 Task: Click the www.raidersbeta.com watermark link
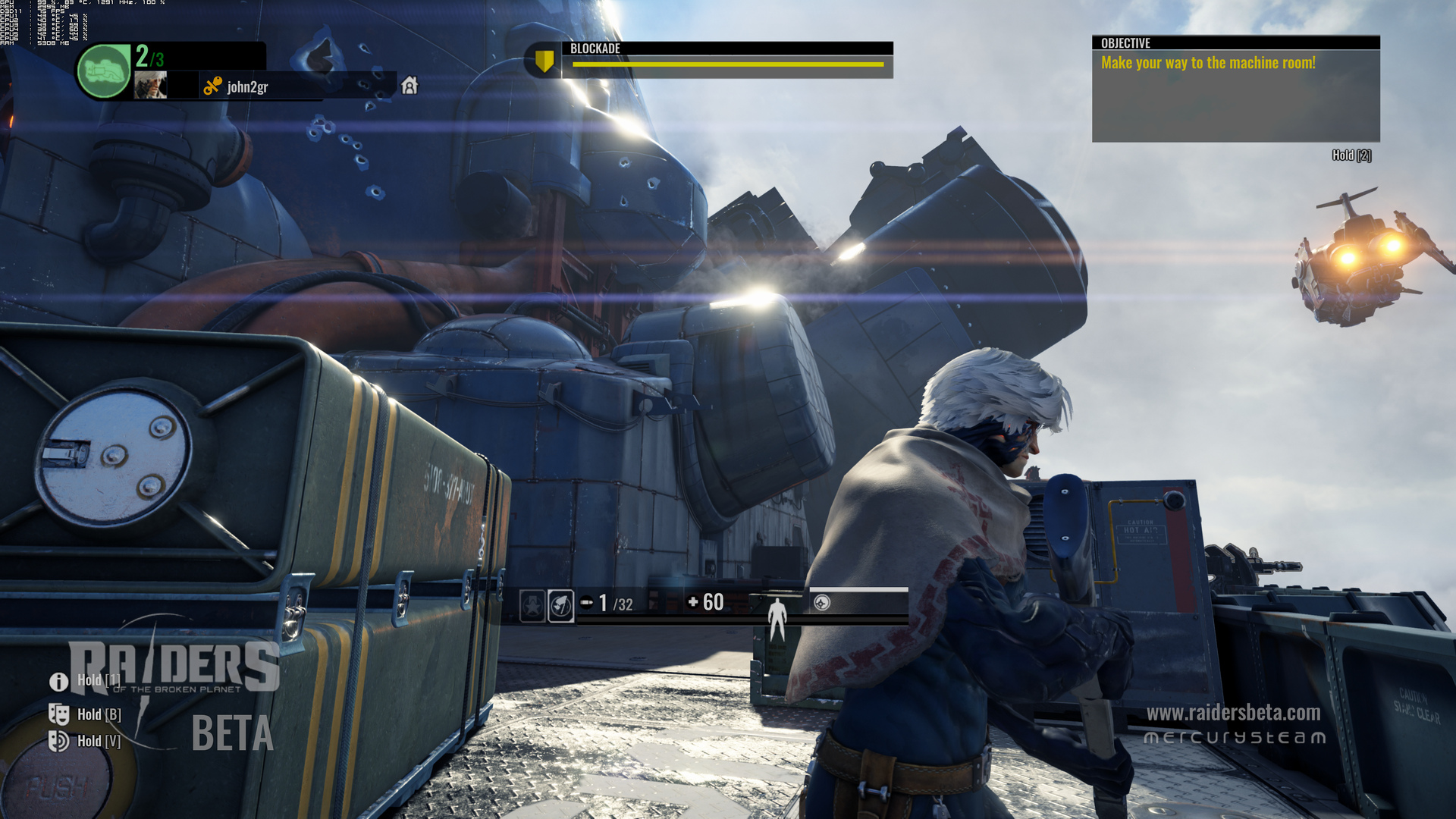(1233, 713)
